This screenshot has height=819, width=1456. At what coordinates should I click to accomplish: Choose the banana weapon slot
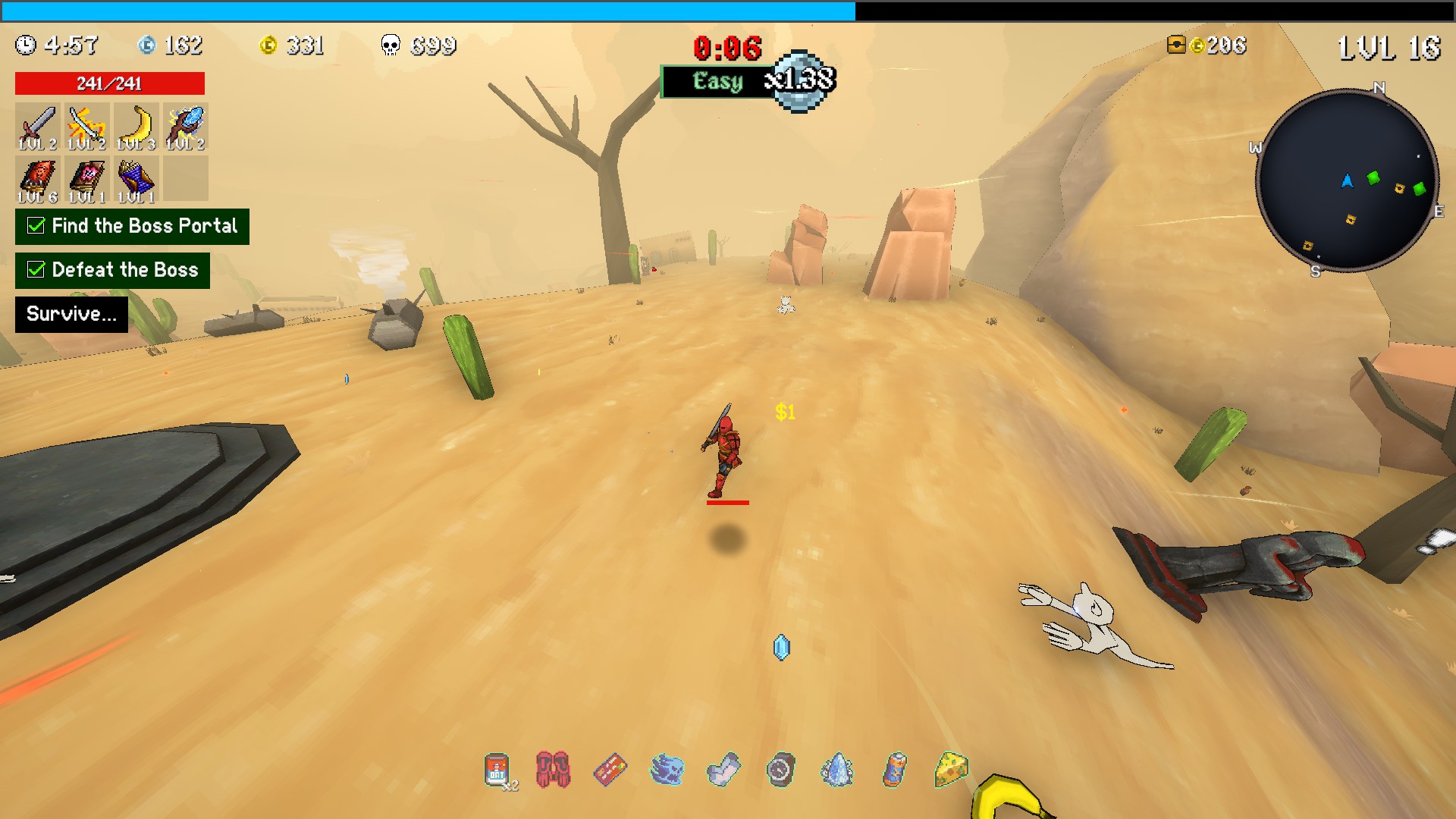click(136, 127)
